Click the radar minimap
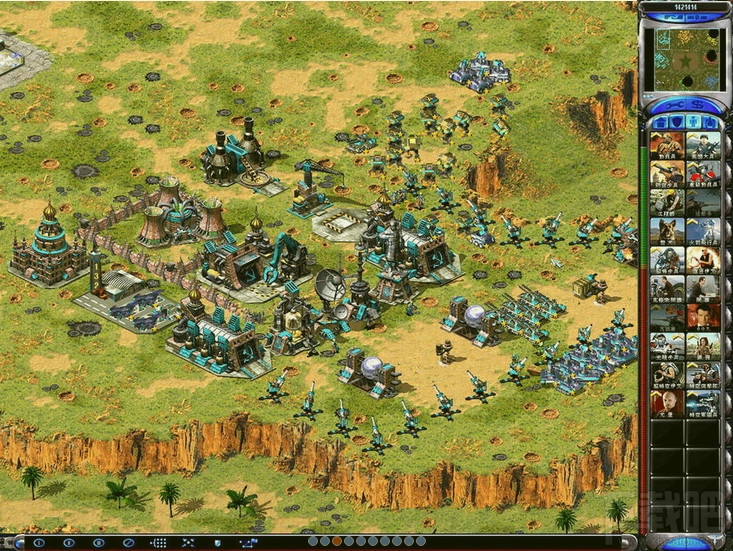Screen dimensions: 733x551 [x=686, y=59]
